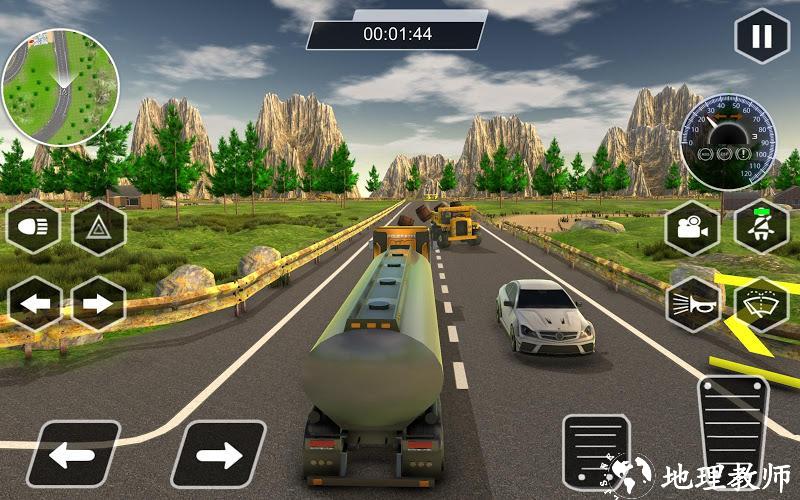Honk the horn
The image size is (800, 500).
click(x=692, y=303)
